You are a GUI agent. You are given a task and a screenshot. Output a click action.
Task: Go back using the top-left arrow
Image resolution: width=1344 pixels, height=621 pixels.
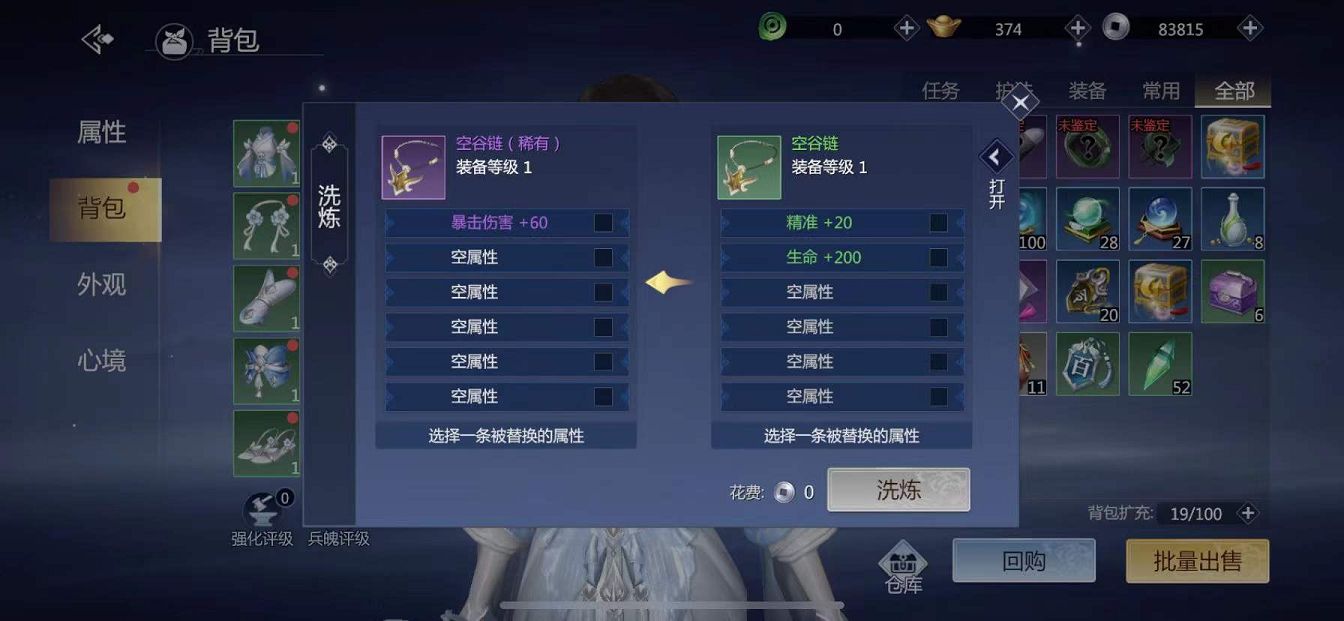pos(97,40)
